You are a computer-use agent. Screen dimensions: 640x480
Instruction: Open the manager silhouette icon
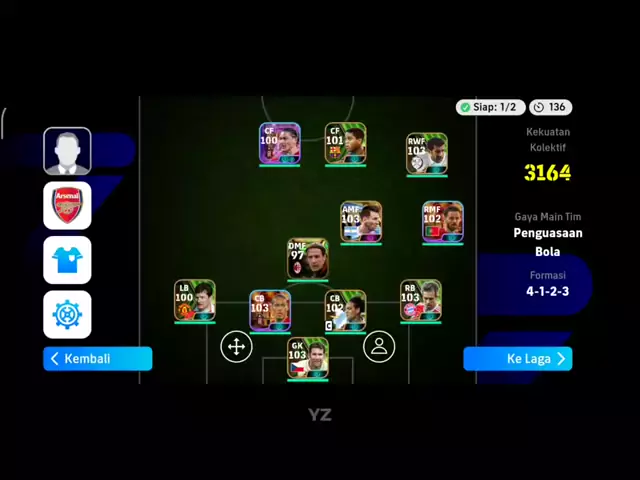67,152
